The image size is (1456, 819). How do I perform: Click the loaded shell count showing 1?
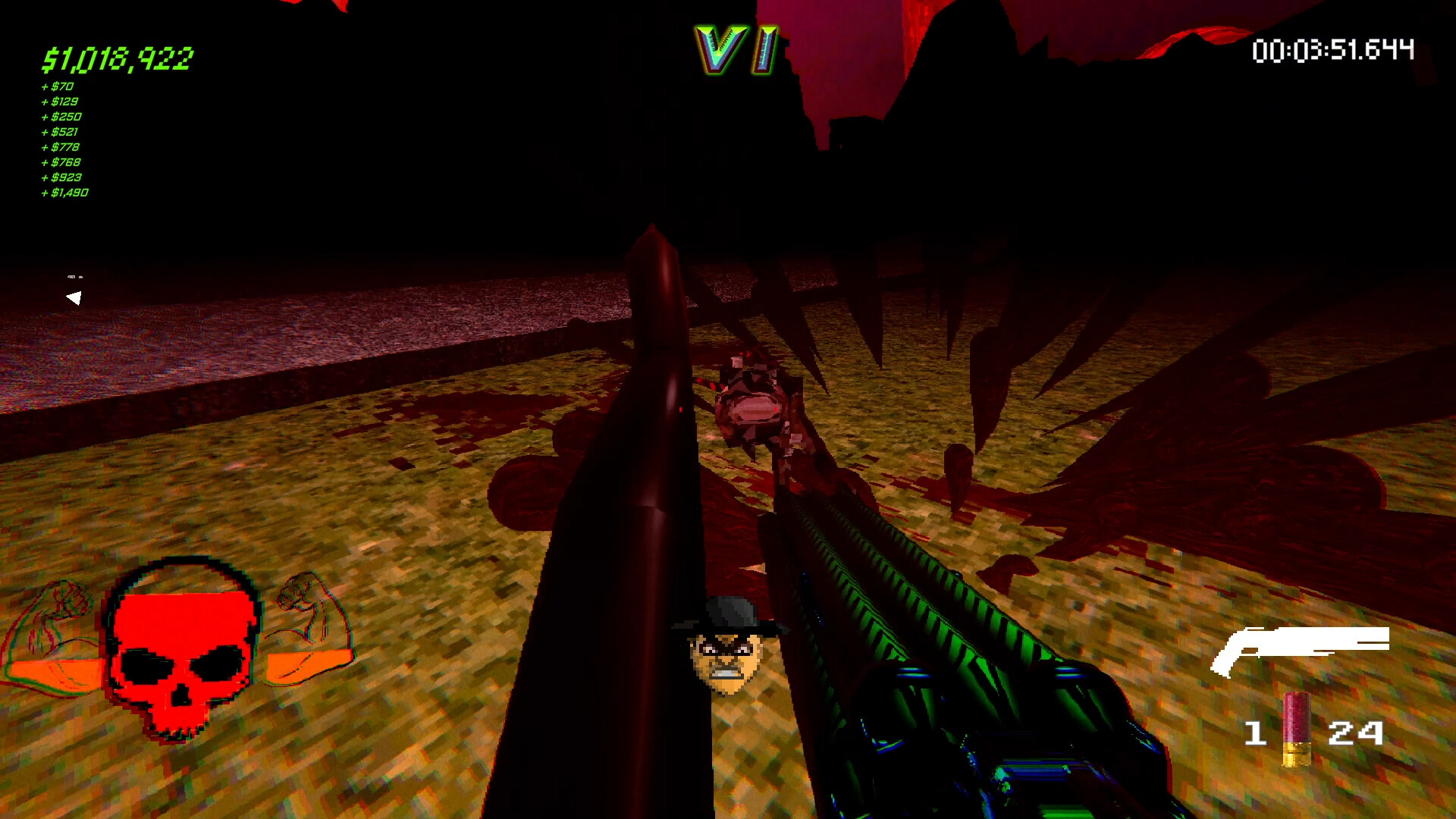click(1257, 732)
